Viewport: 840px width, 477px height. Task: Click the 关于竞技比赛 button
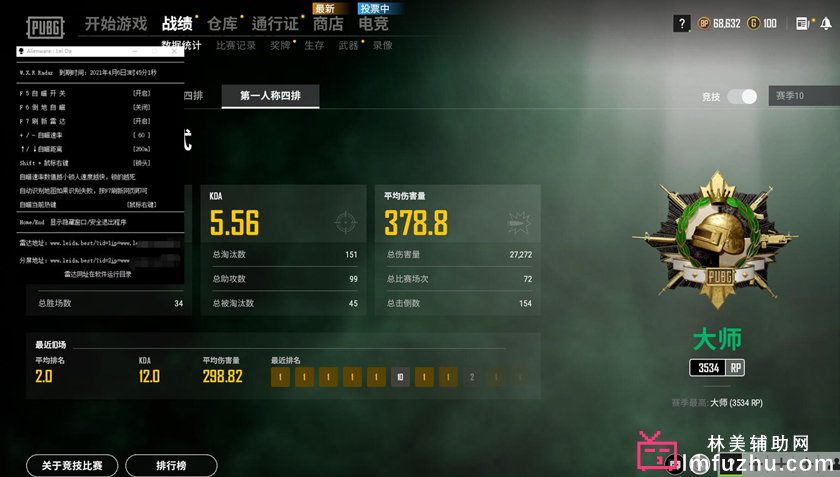point(72,465)
